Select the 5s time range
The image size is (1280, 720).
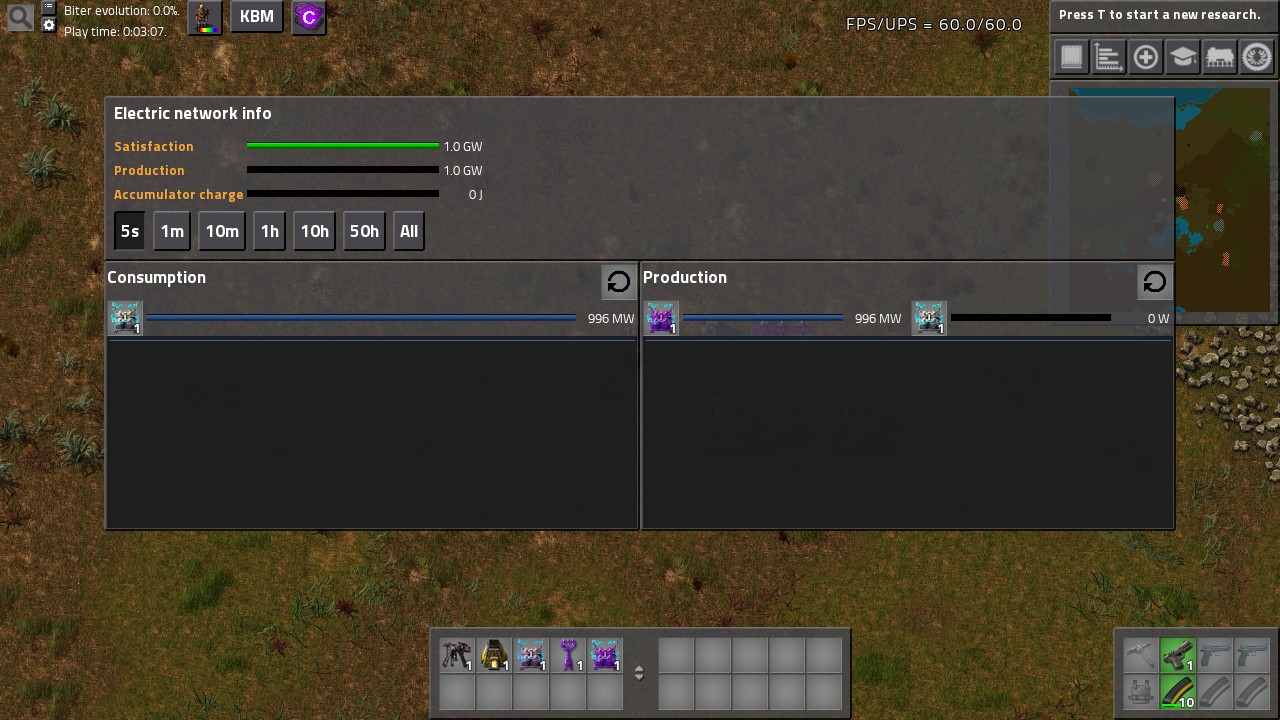pos(130,231)
